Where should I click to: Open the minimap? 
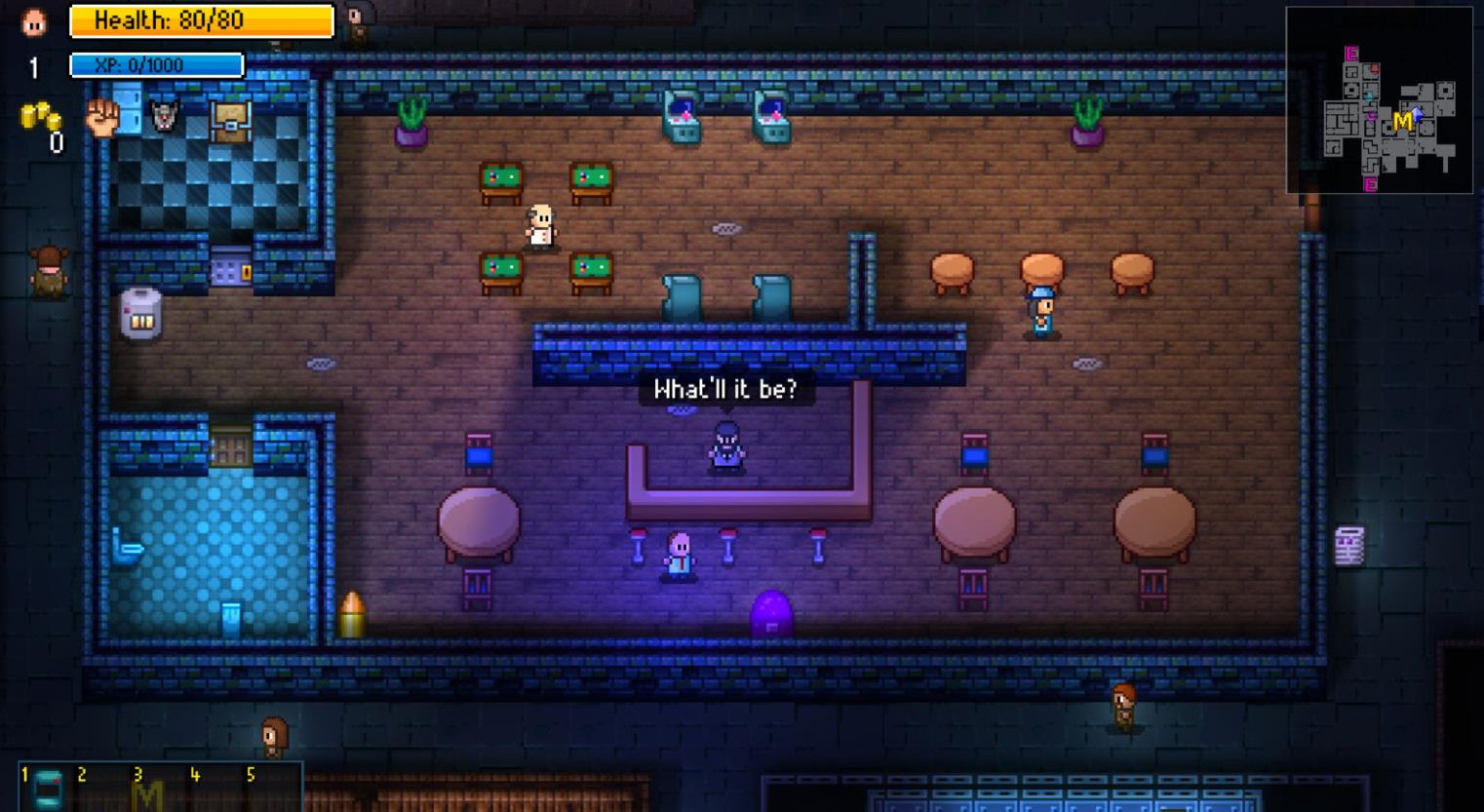(1379, 99)
